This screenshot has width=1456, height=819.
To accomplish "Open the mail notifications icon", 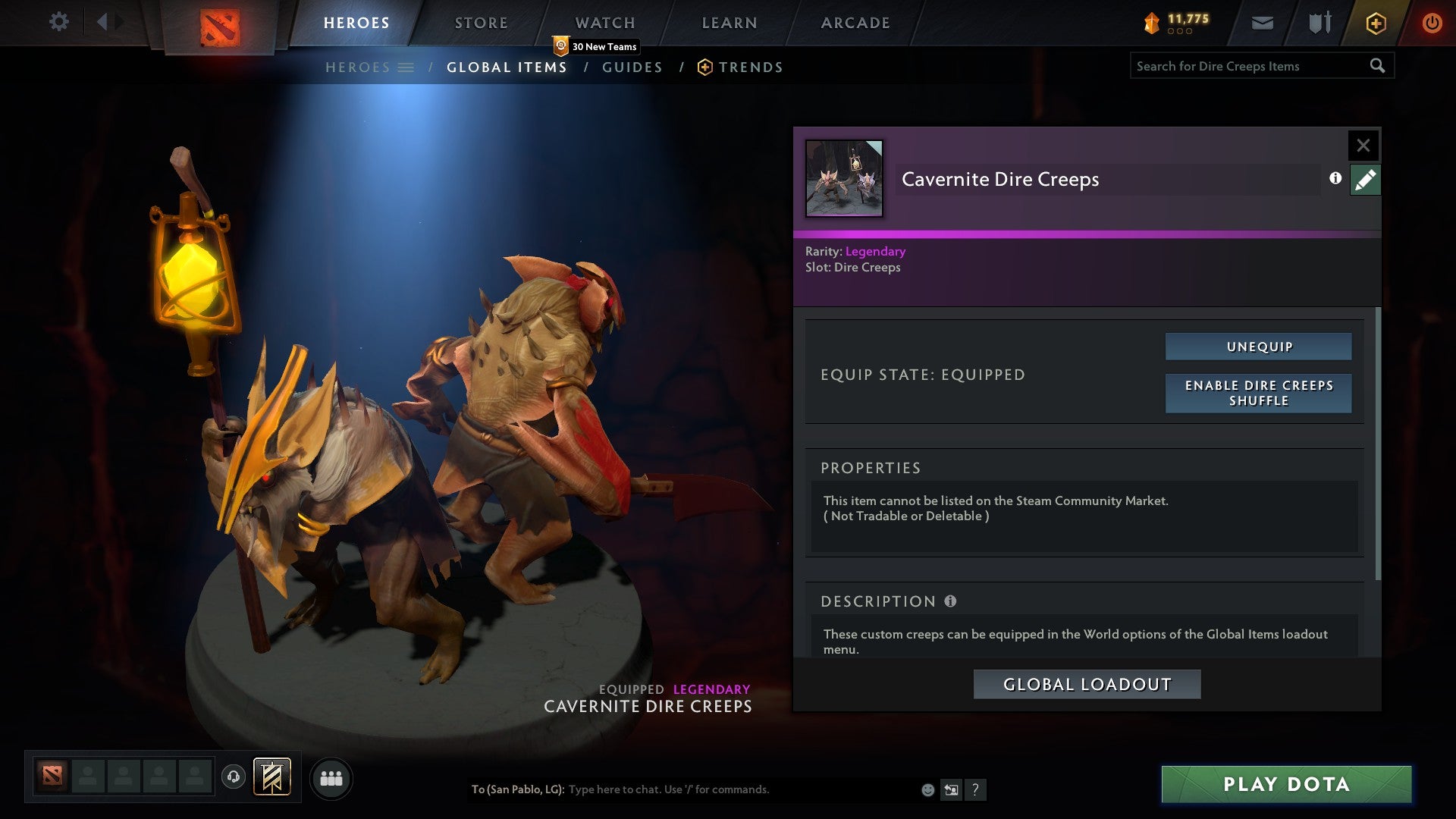I will tap(1263, 23).
